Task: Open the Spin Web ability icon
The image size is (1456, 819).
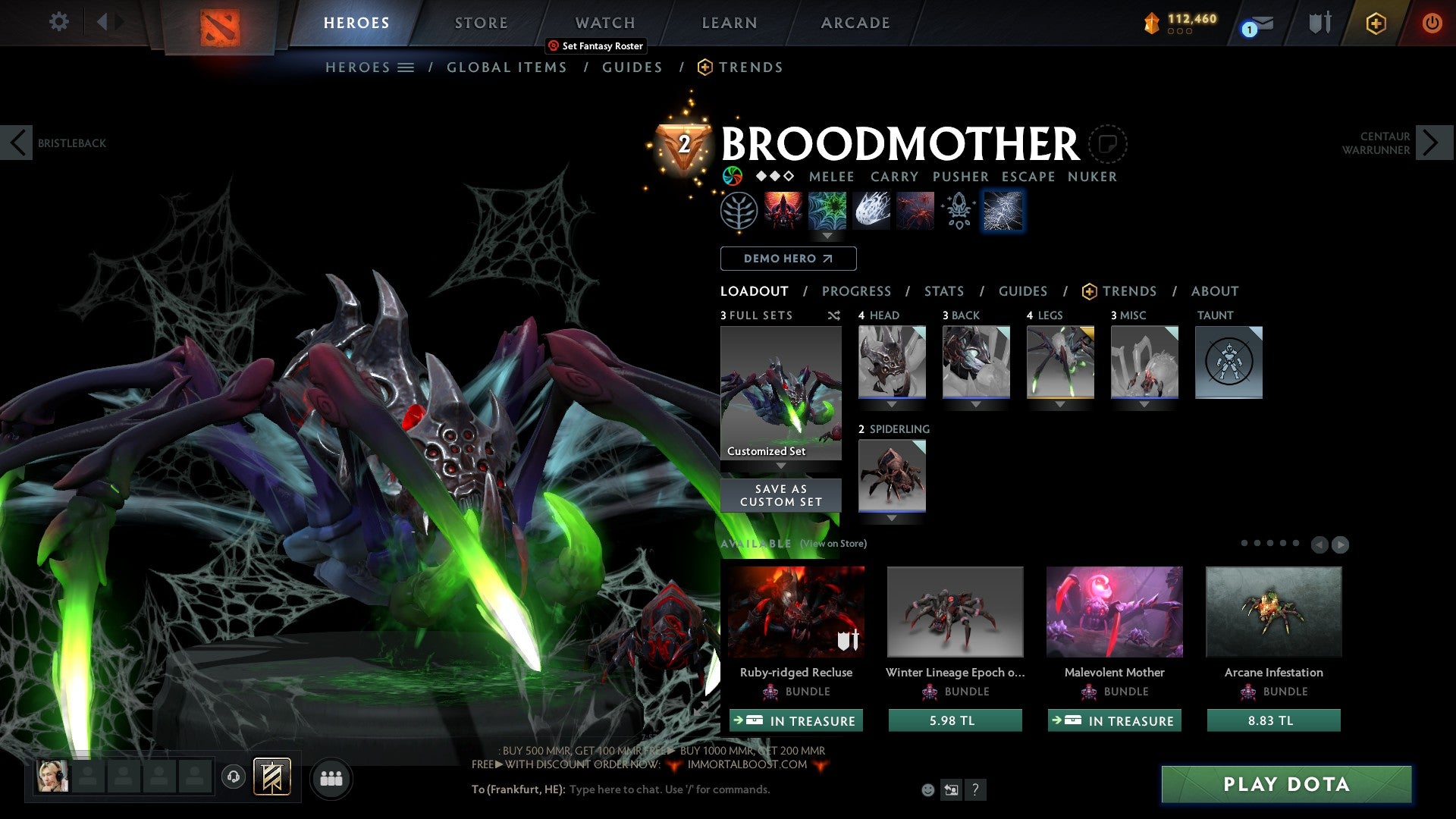Action: tap(829, 211)
